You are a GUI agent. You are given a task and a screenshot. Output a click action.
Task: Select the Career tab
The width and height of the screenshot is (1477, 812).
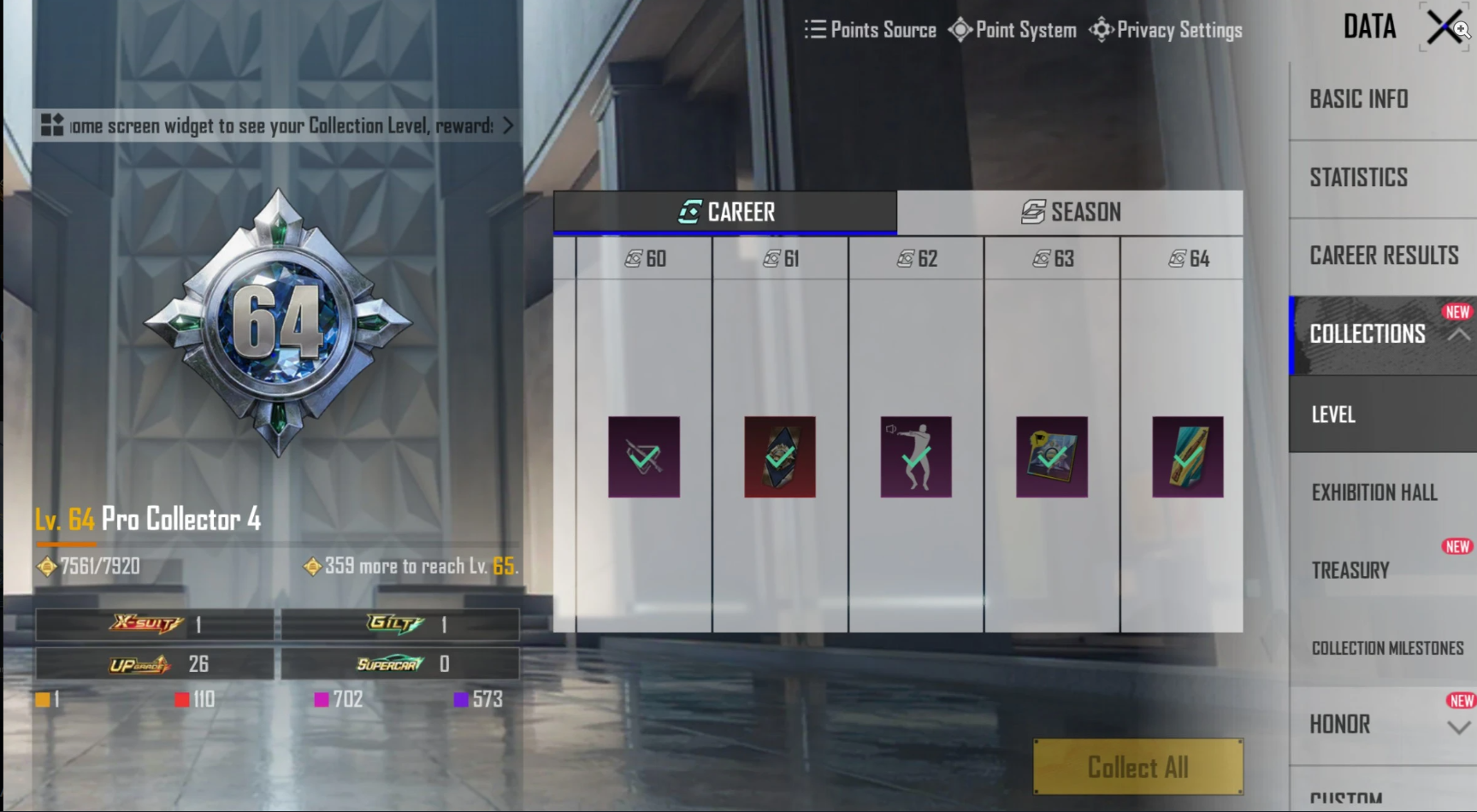point(725,212)
